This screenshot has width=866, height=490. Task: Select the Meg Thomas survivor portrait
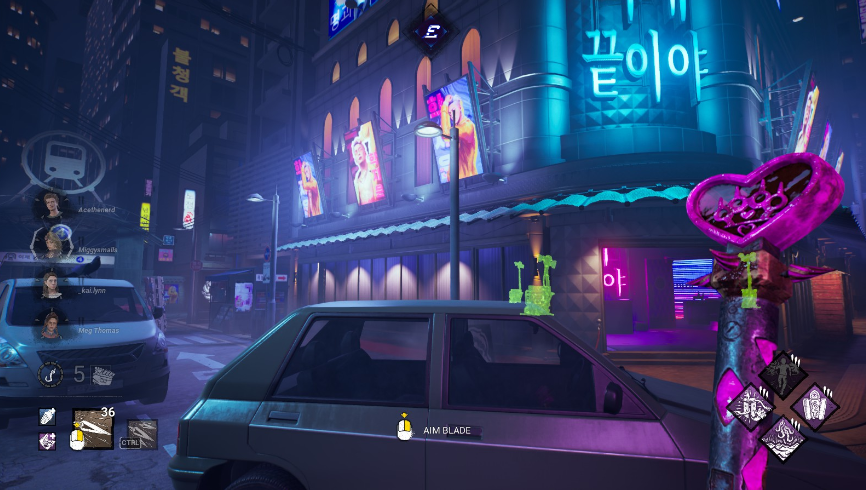[49, 323]
